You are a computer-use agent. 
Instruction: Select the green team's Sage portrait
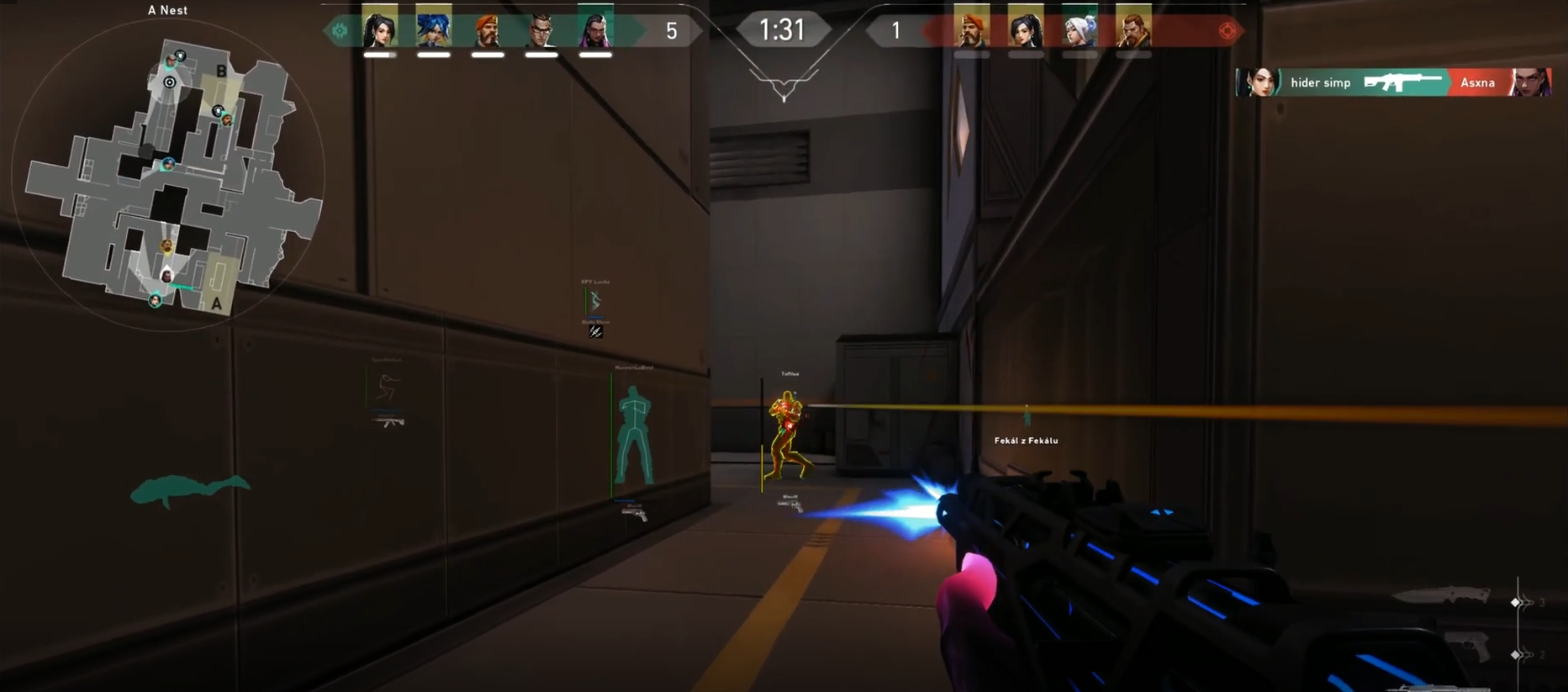tap(380, 30)
